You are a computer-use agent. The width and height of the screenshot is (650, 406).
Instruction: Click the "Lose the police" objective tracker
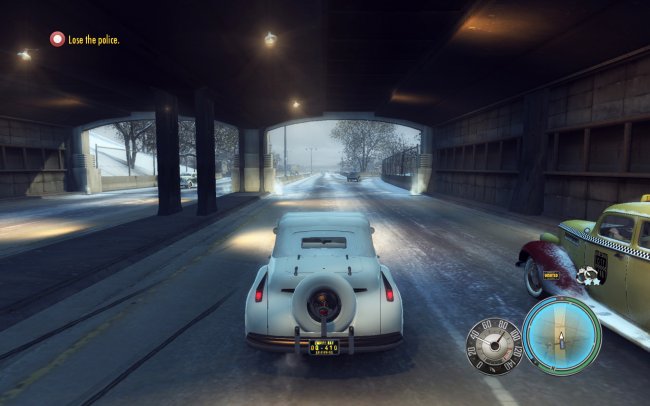click(x=86, y=39)
